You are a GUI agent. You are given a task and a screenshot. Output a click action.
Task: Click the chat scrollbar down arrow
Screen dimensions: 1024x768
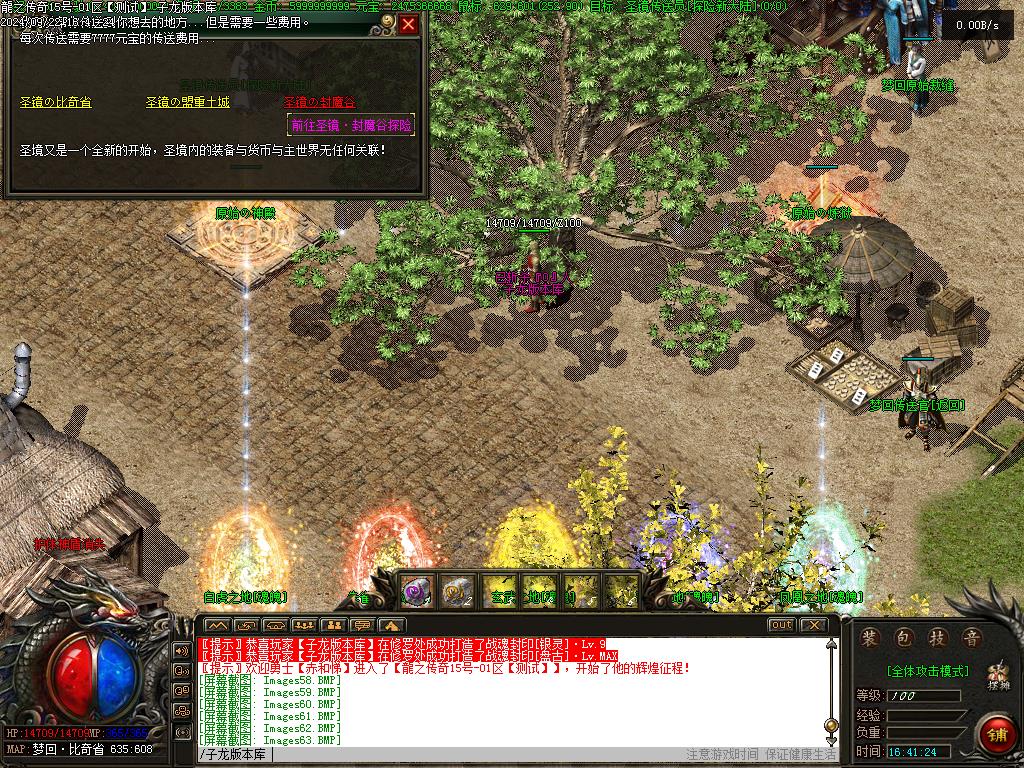coord(831,739)
